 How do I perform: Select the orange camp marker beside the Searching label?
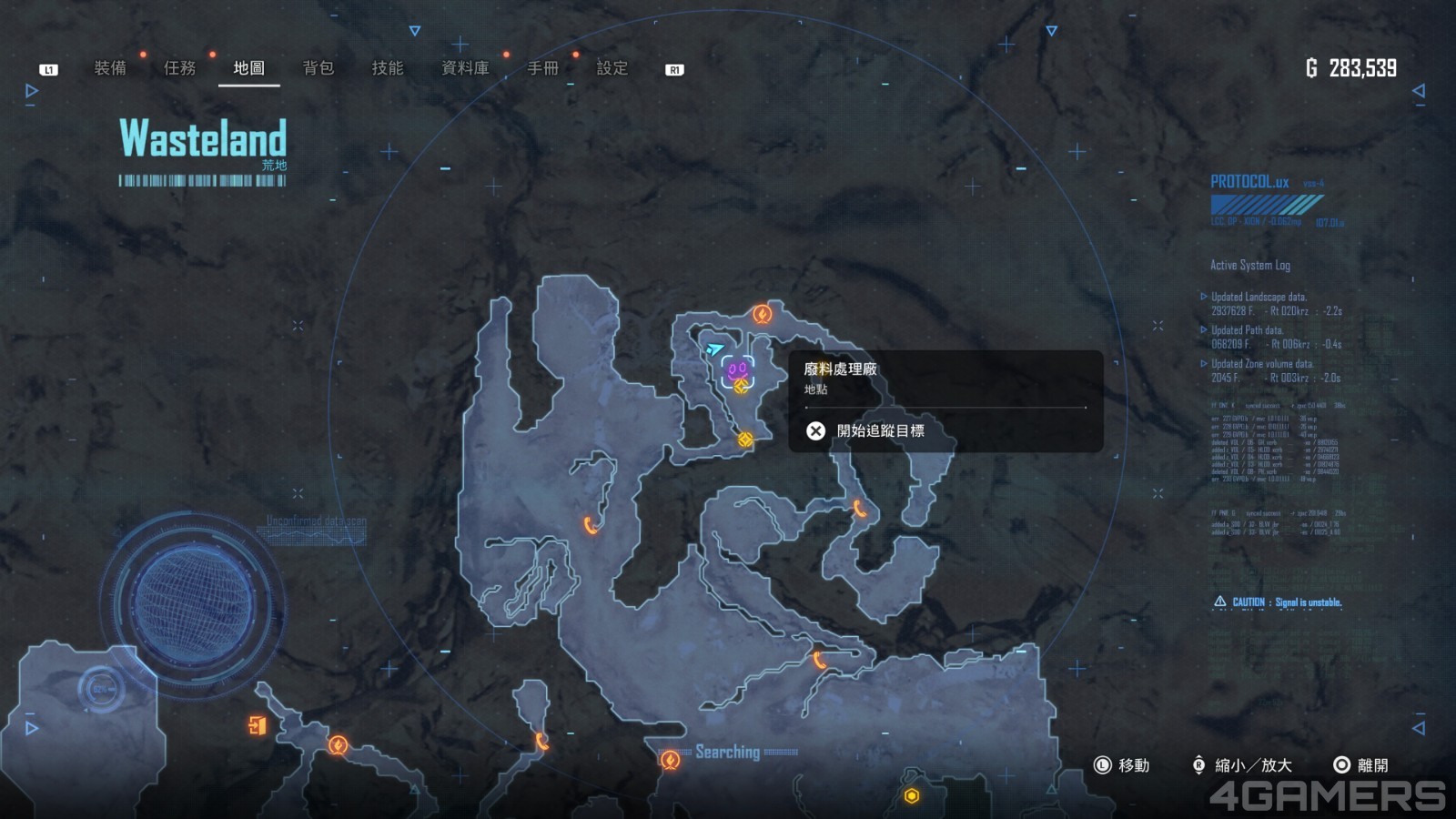(671, 760)
